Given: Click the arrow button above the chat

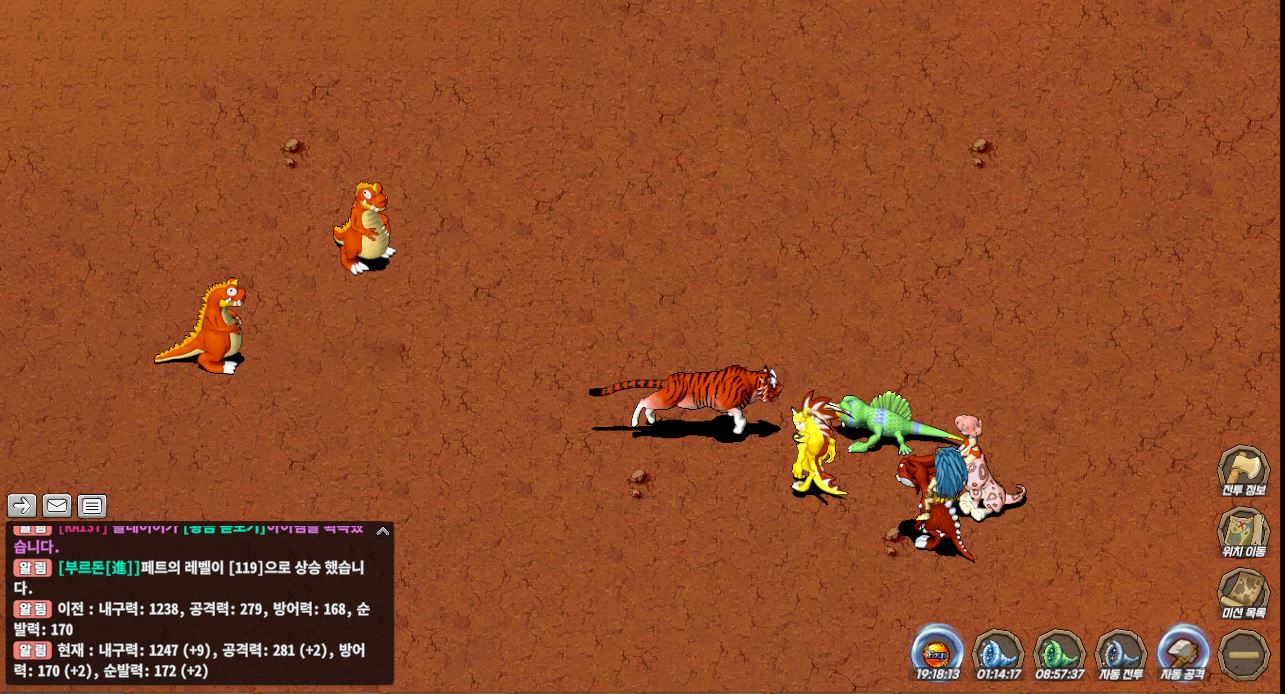Looking at the screenshot, I should (22, 506).
